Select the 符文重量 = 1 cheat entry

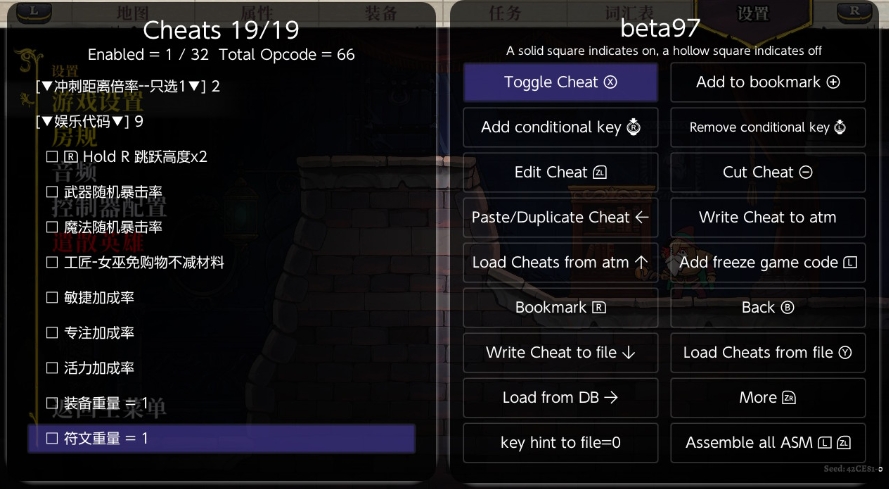click(221, 438)
